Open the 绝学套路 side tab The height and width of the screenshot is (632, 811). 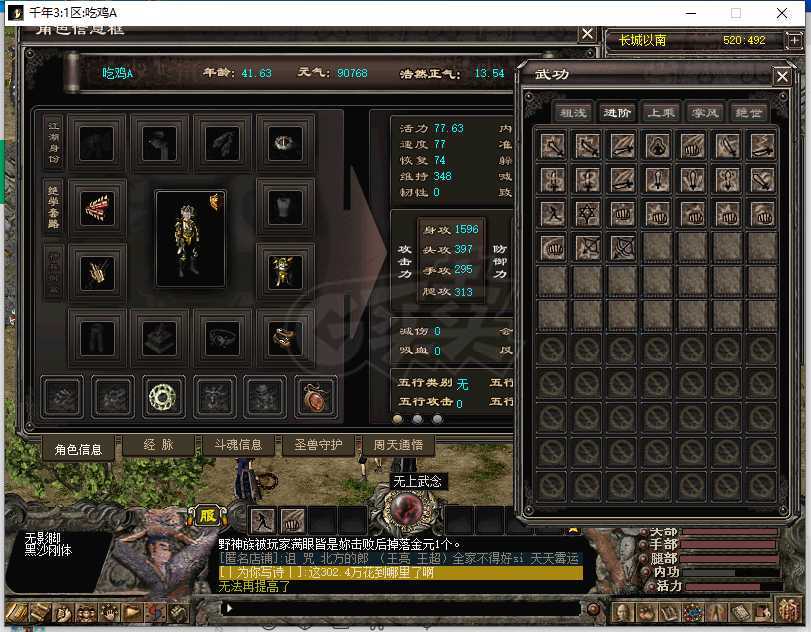pyautogui.click(x=53, y=205)
